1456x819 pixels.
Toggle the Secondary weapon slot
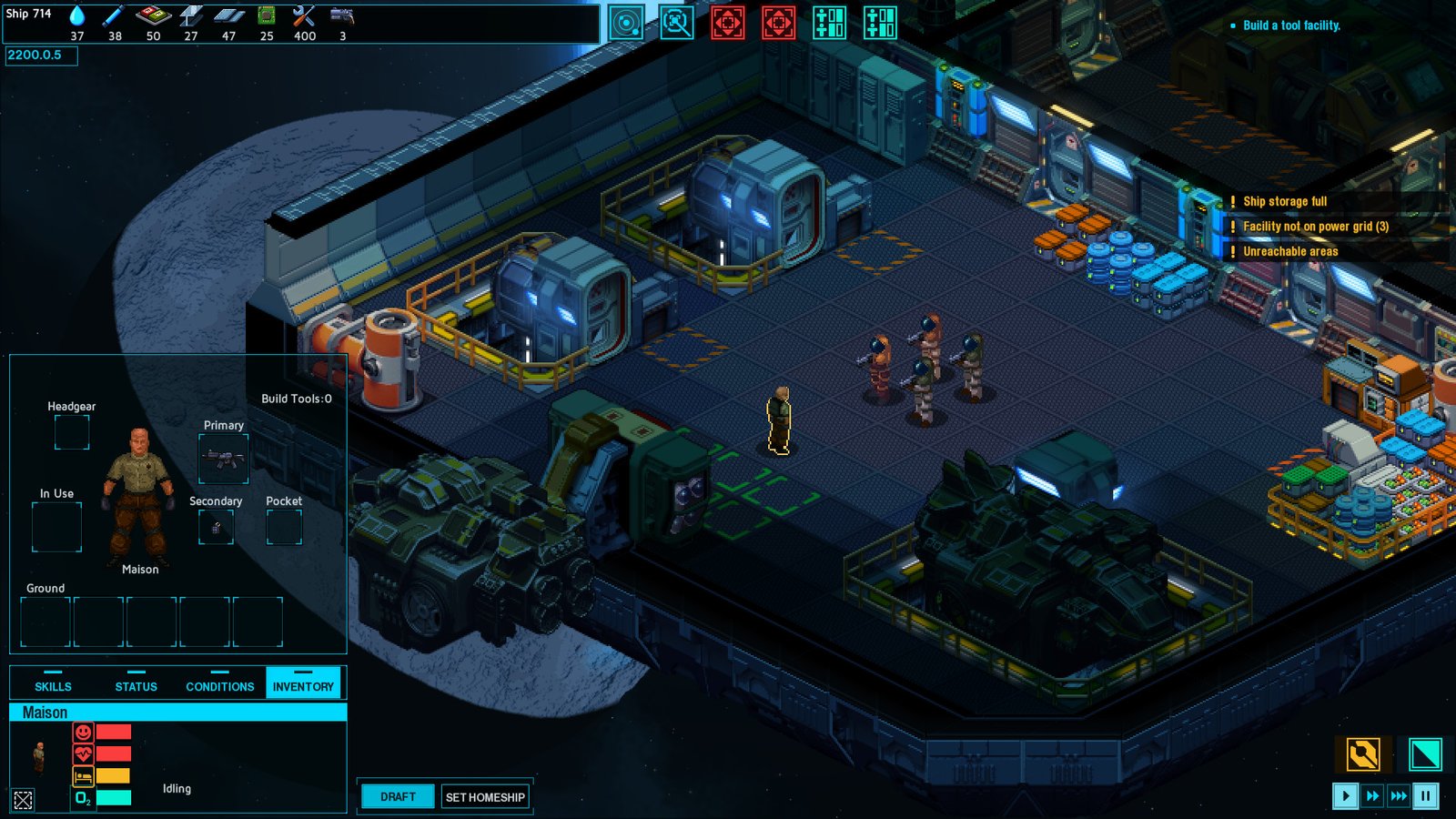click(x=217, y=527)
